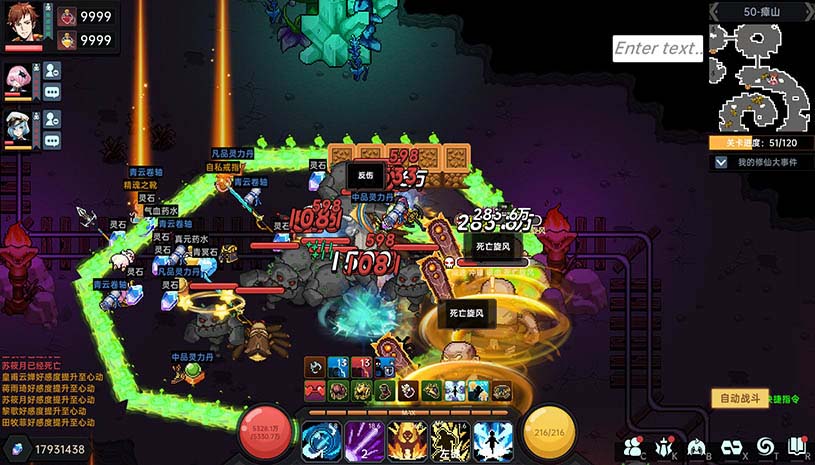Activate the golden beast roar skill
The width and height of the screenshot is (815, 465).
[407, 440]
